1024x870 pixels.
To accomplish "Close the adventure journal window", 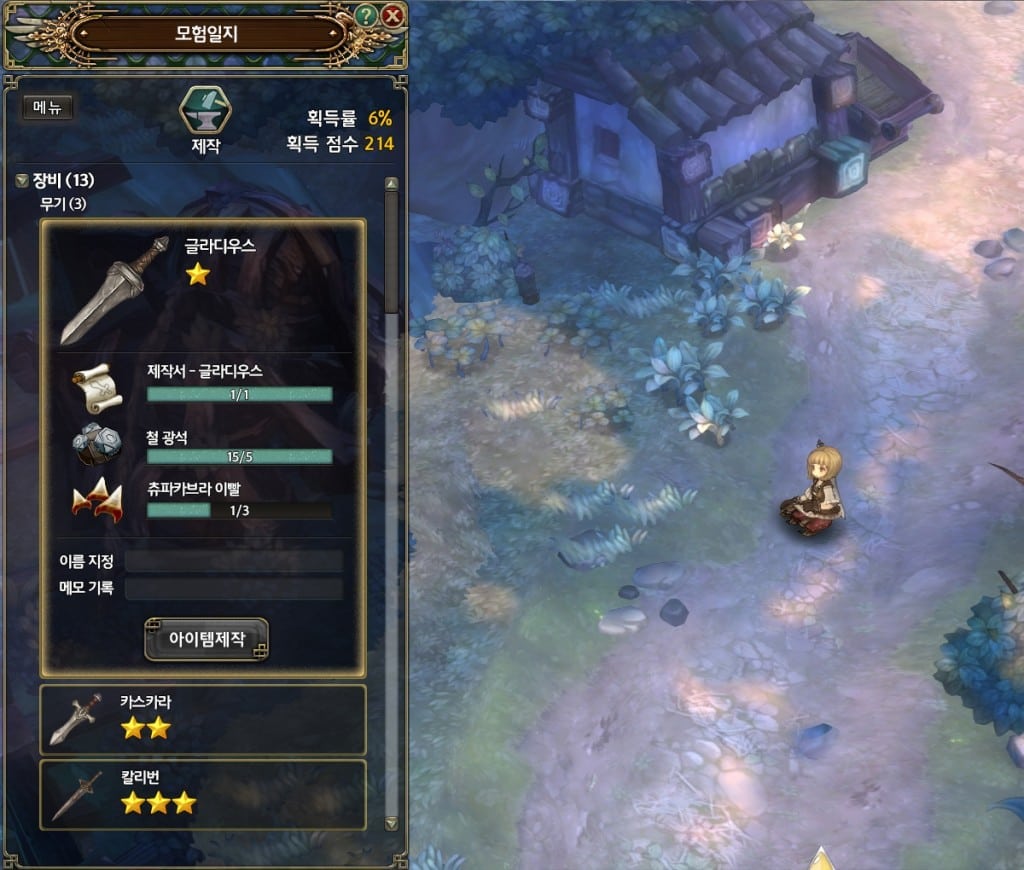I will (392, 16).
